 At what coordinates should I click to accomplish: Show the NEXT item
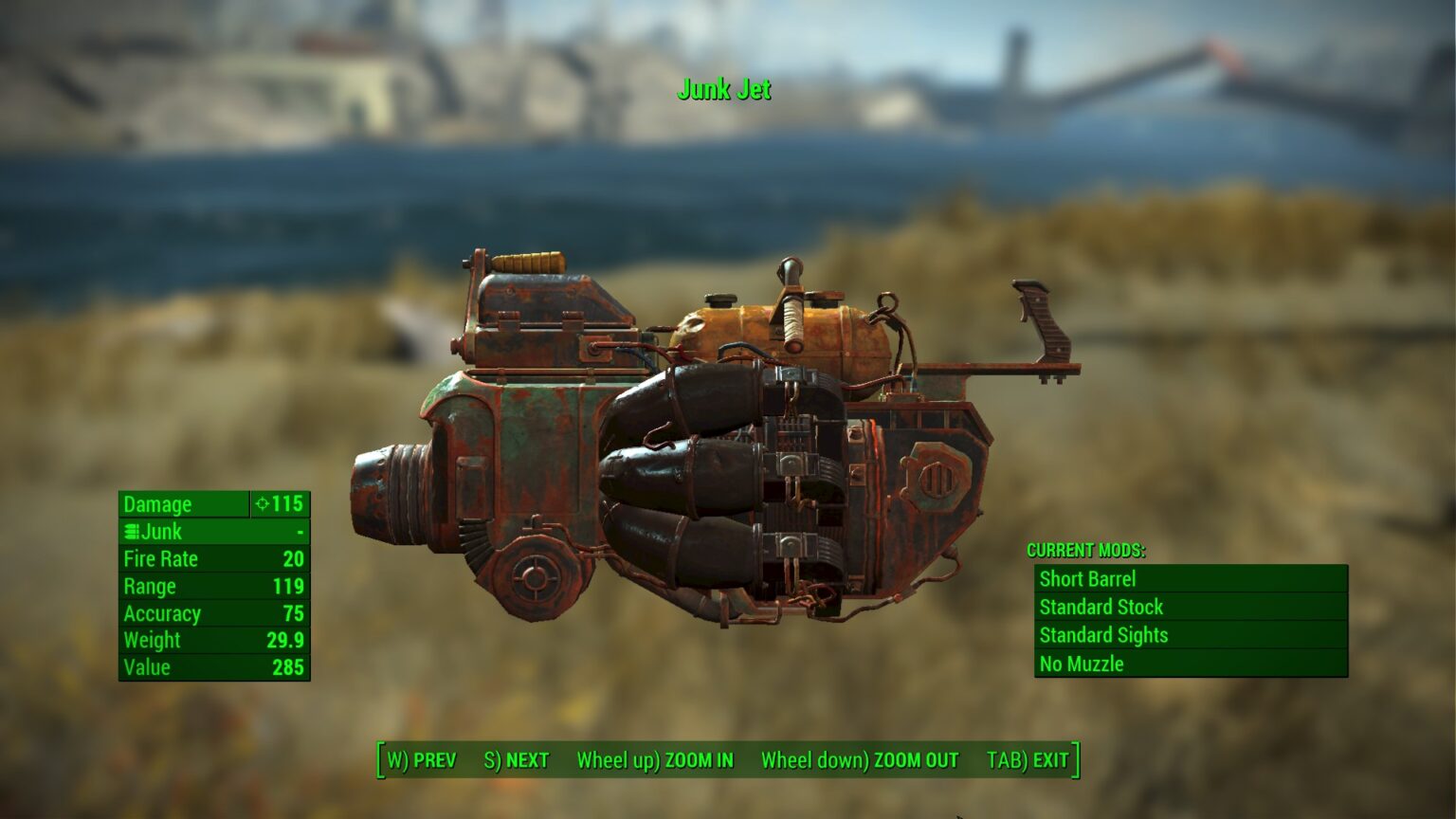click(x=517, y=760)
